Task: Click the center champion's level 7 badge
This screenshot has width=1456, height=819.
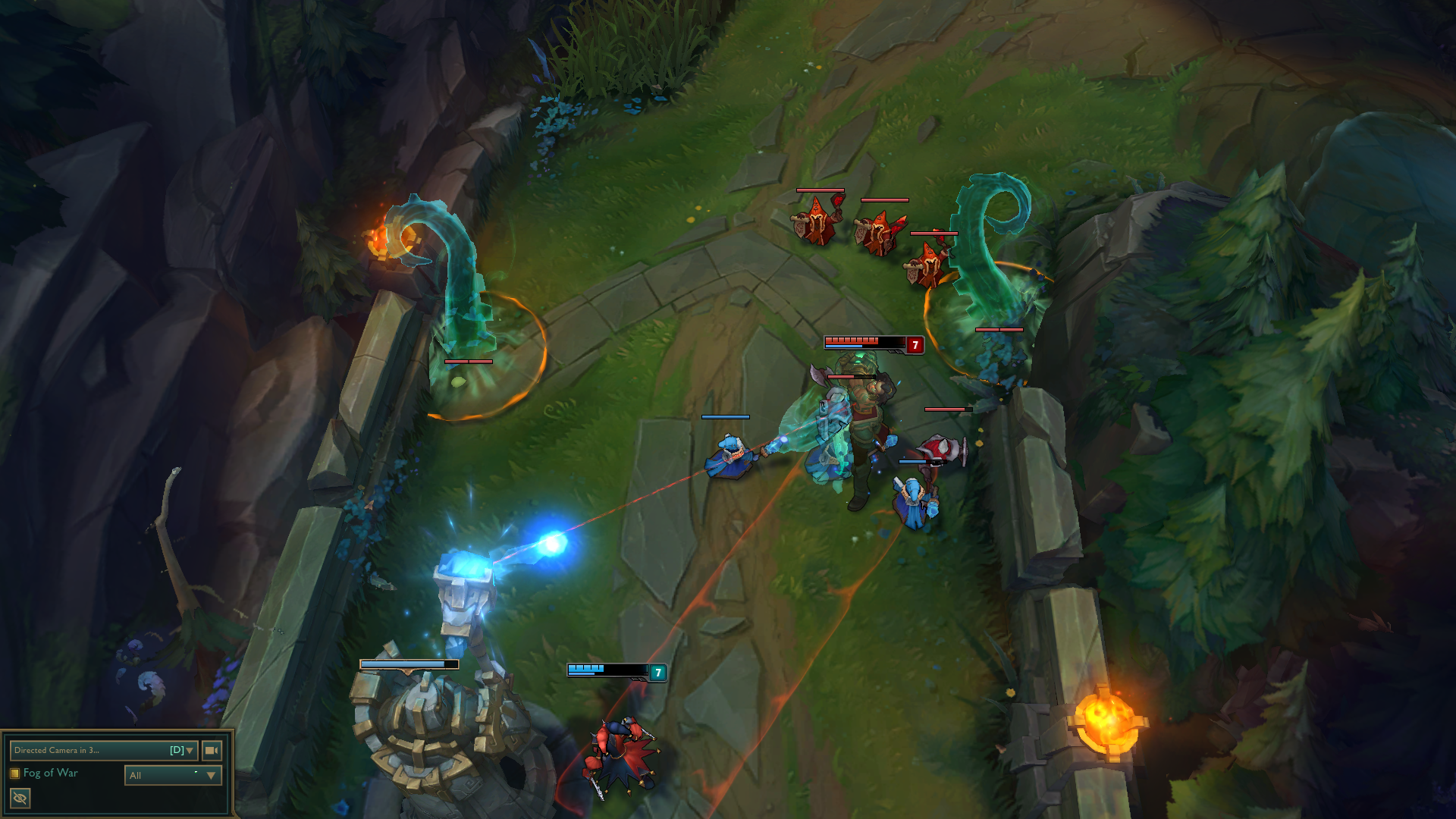Action: pos(915,344)
